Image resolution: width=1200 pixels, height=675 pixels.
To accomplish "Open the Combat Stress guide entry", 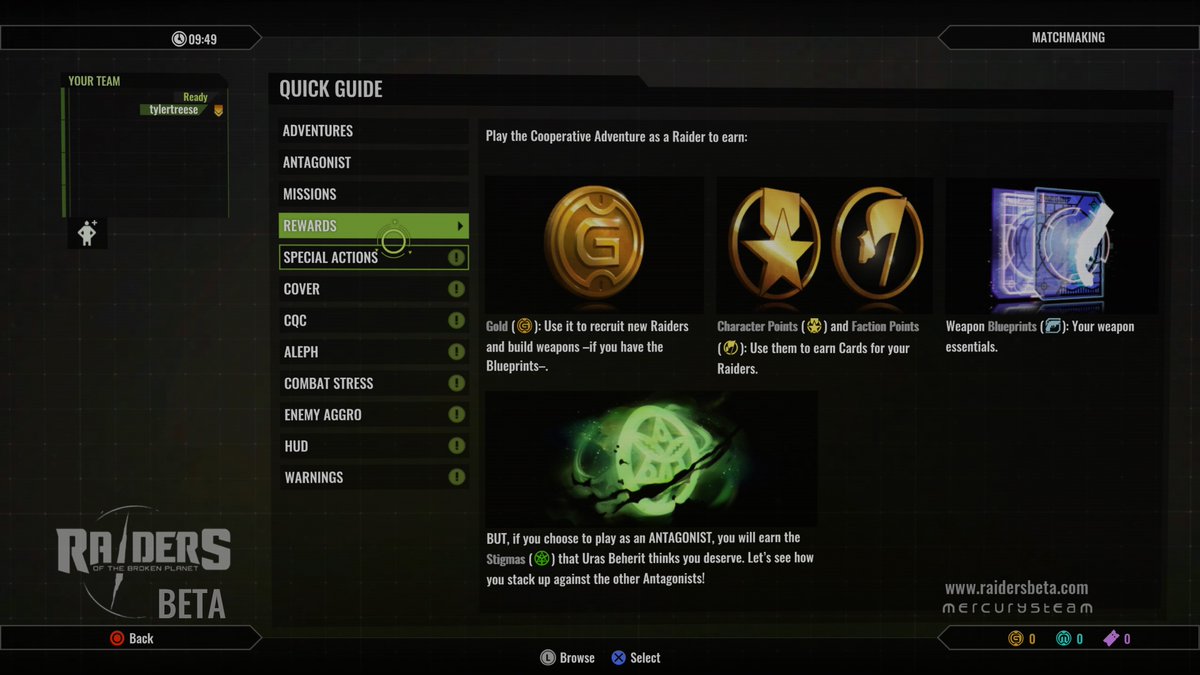I will [x=372, y=383].
